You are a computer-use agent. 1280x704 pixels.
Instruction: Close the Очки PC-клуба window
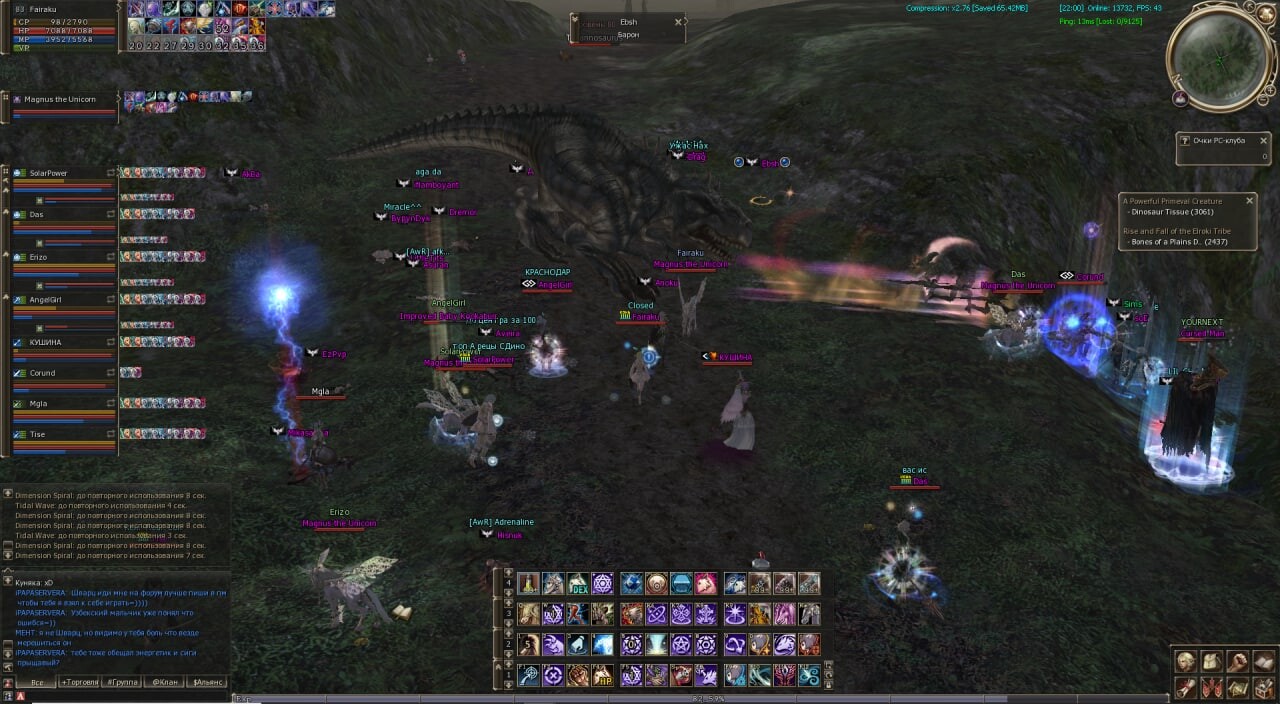point(1264,141)
